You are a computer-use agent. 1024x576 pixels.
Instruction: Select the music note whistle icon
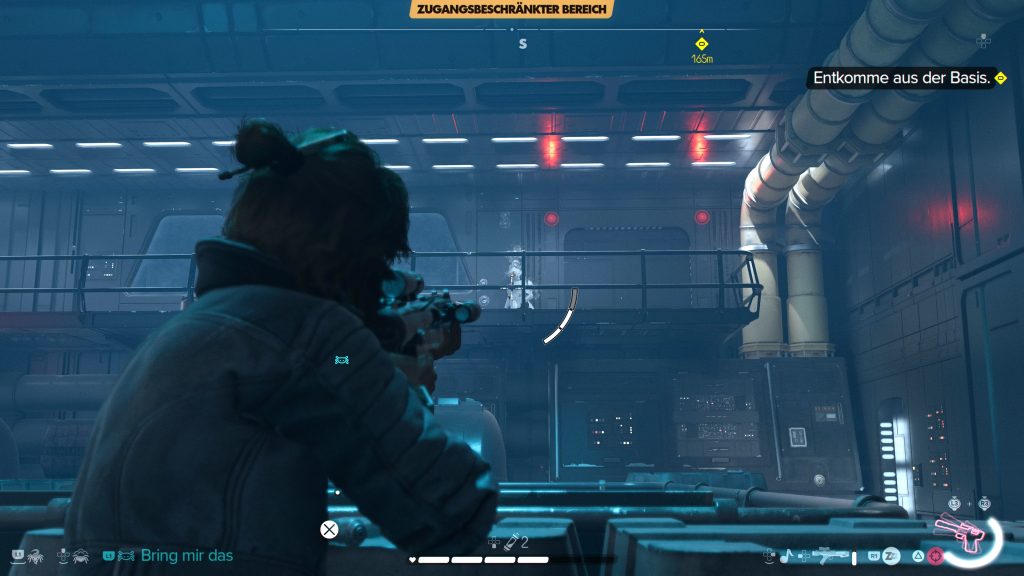coord(788,554)
